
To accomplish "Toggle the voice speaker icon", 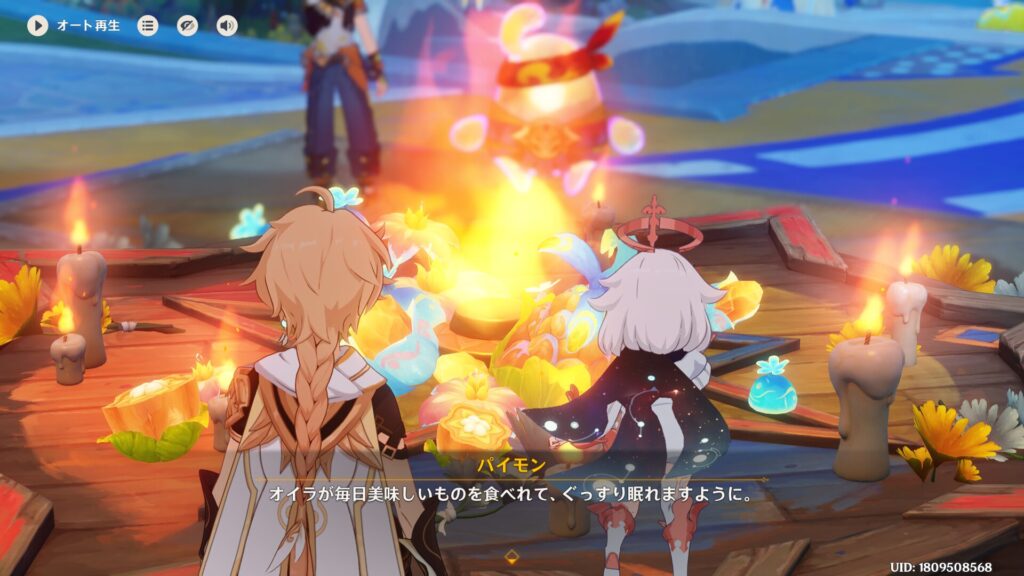I will (x=227, y=25).
